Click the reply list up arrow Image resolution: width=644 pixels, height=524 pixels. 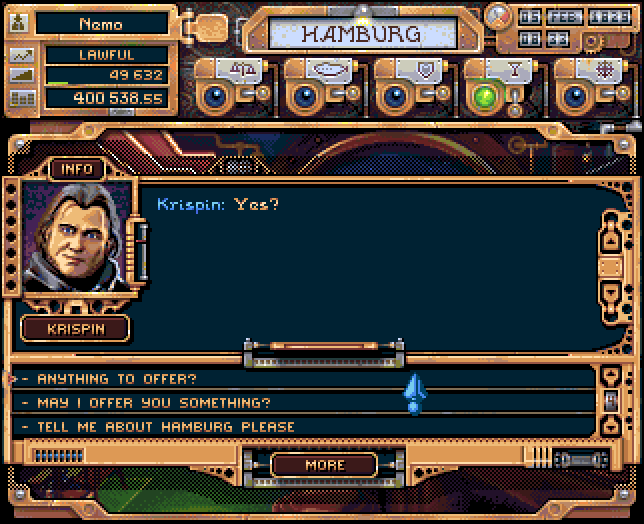click(x=611, y=378)
